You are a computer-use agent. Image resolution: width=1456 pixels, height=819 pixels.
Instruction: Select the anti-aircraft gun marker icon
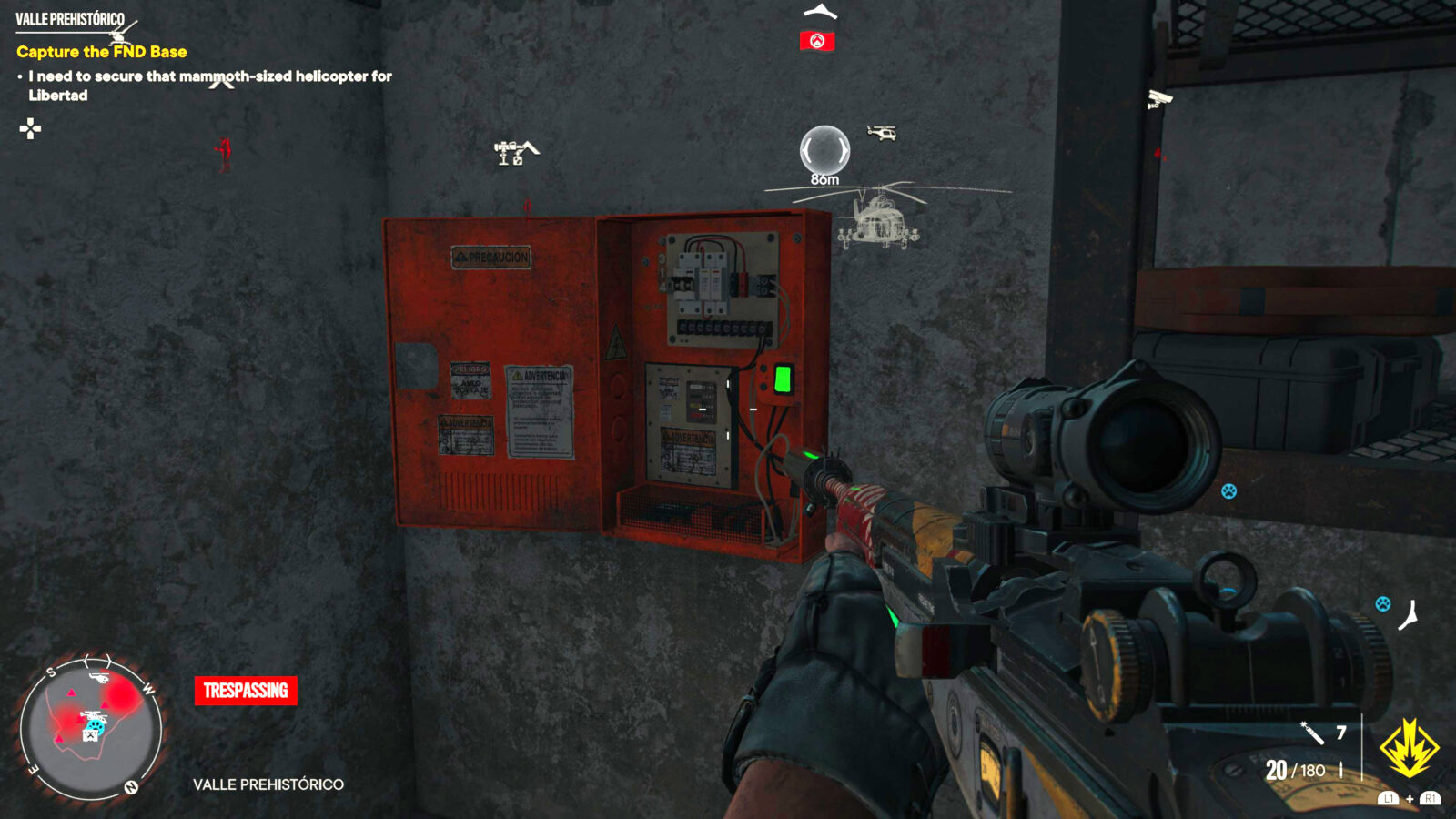tap(514, 152)
